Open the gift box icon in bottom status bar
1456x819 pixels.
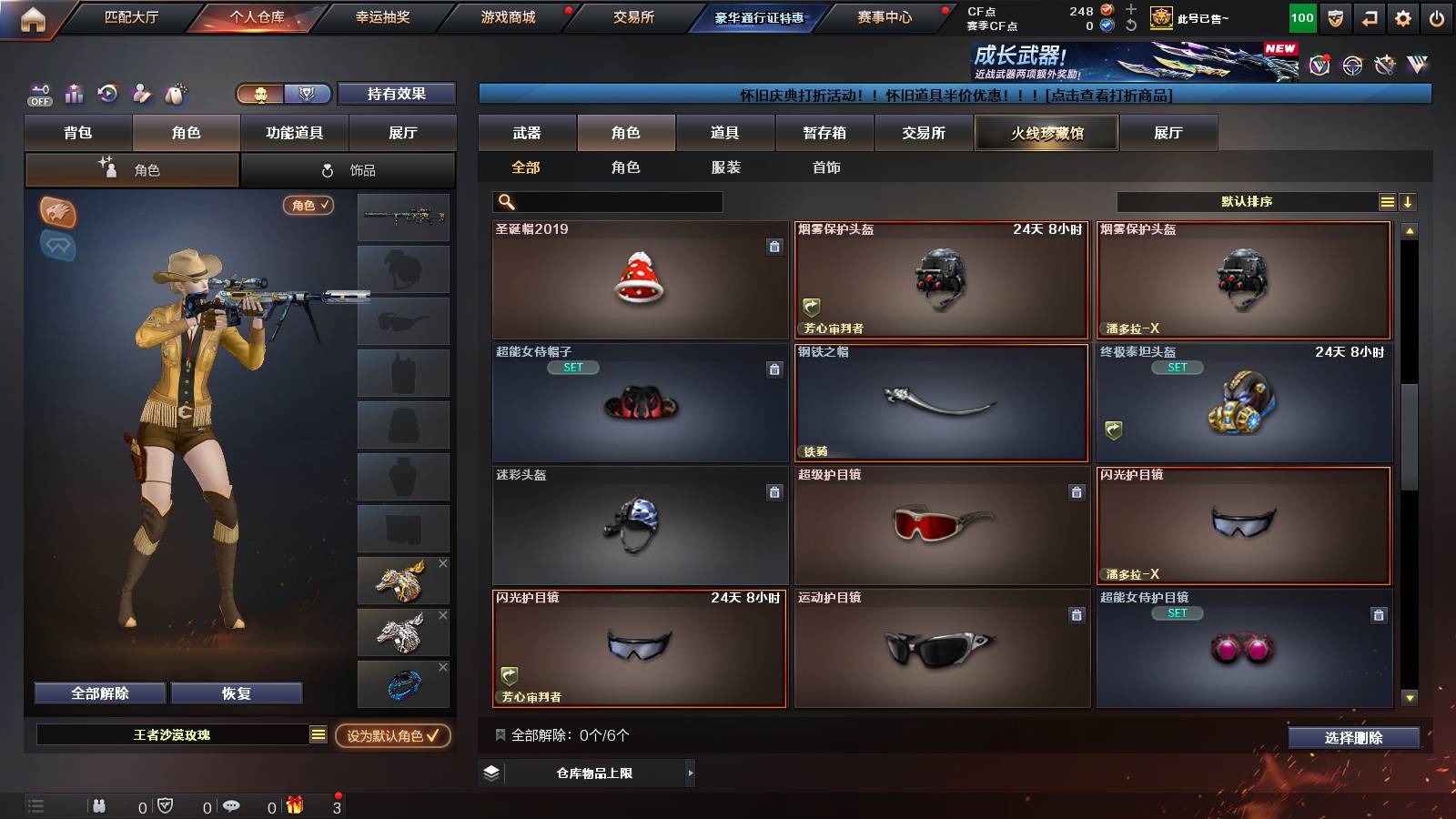click(x=291, y=805)
